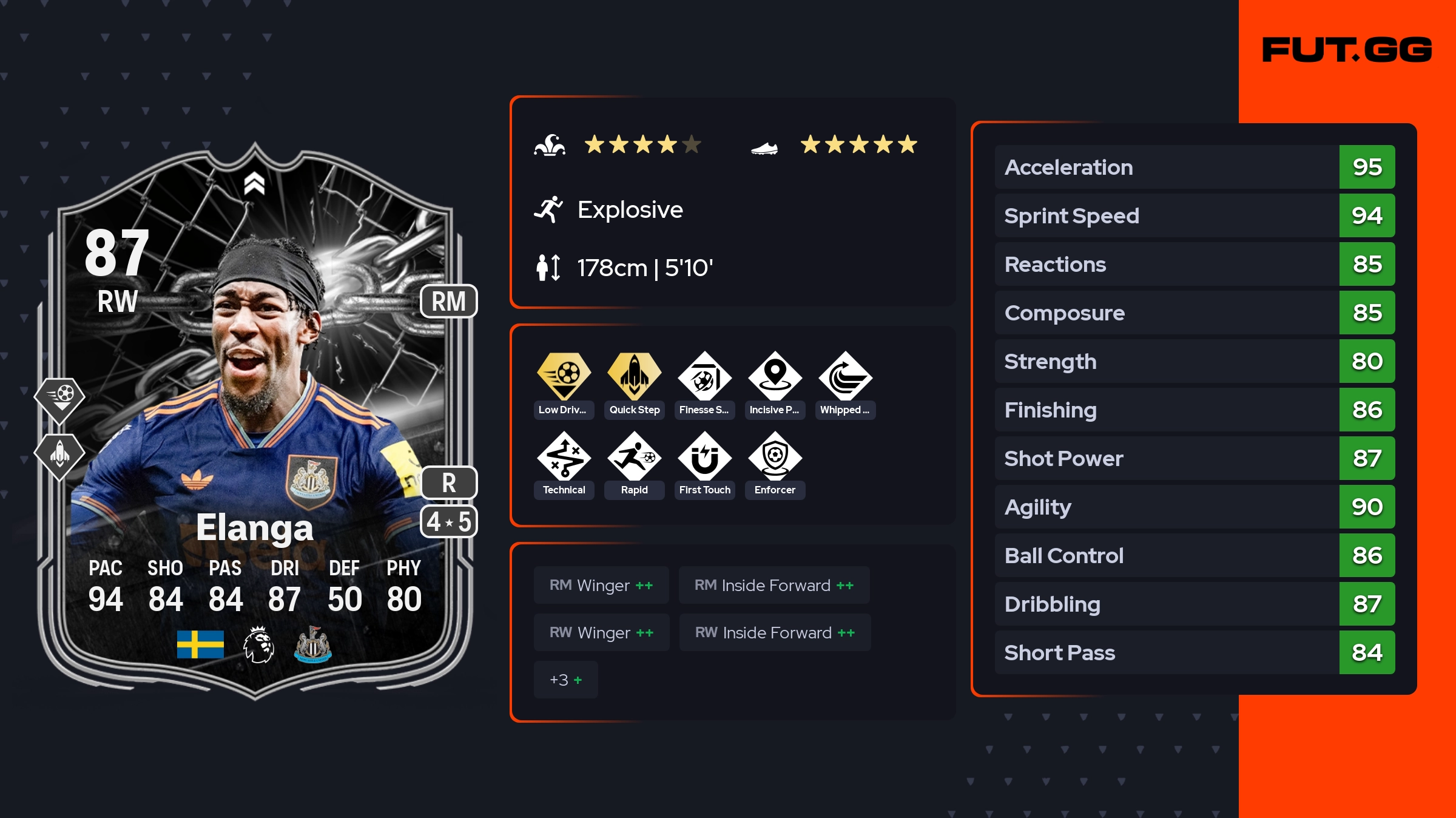Viewport: 1456px width, 818px height.
Task: Click the RW Winger role chip
Action: [601, 632]
